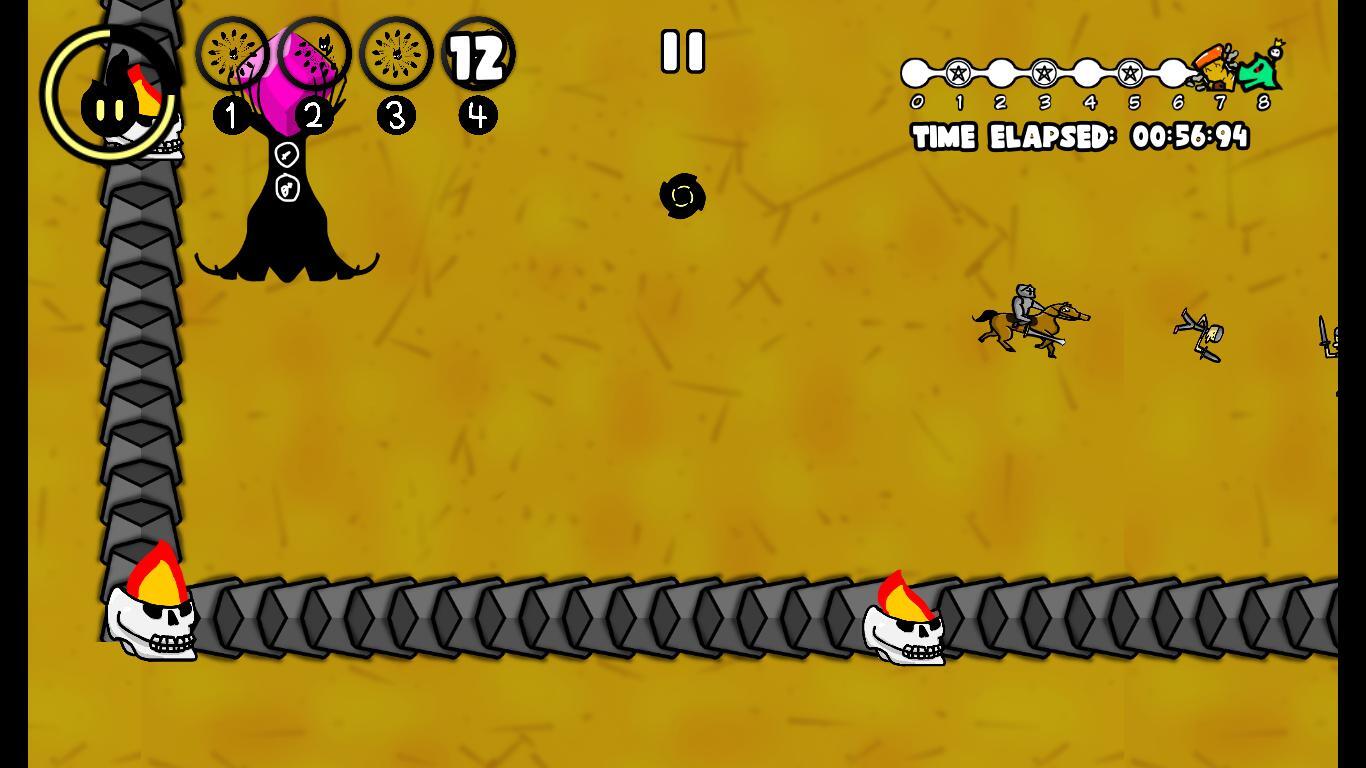Click the hero marker on the wave tracker
1366x768 pixels.
[x=1216, y=68]
